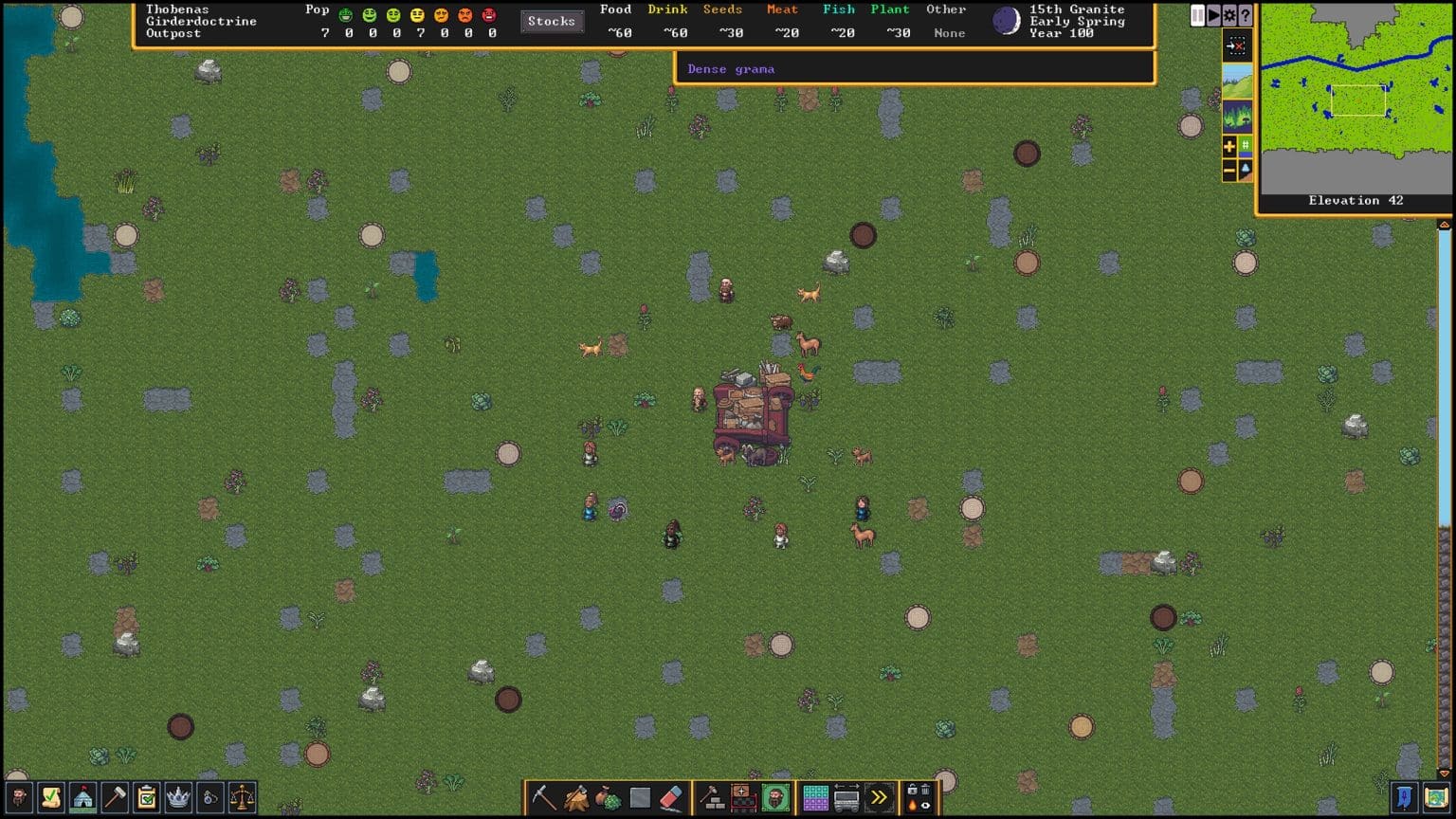Zoom in on minimap with plus button
1456x819 pixels.
click(1228, 145)
